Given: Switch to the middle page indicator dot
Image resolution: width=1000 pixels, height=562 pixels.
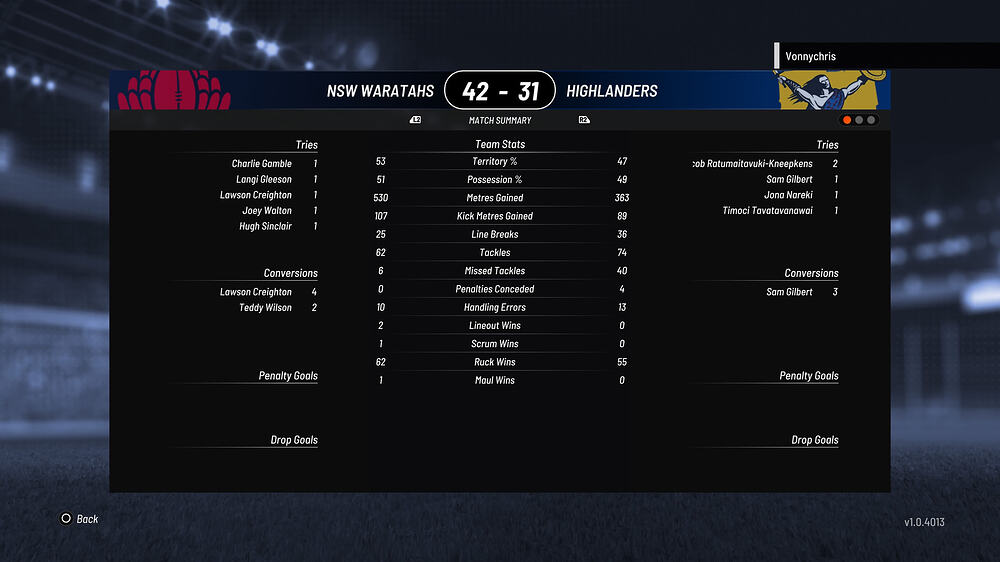Looking at the screenshot, I should pyautogui.click(x=859, y=120).
